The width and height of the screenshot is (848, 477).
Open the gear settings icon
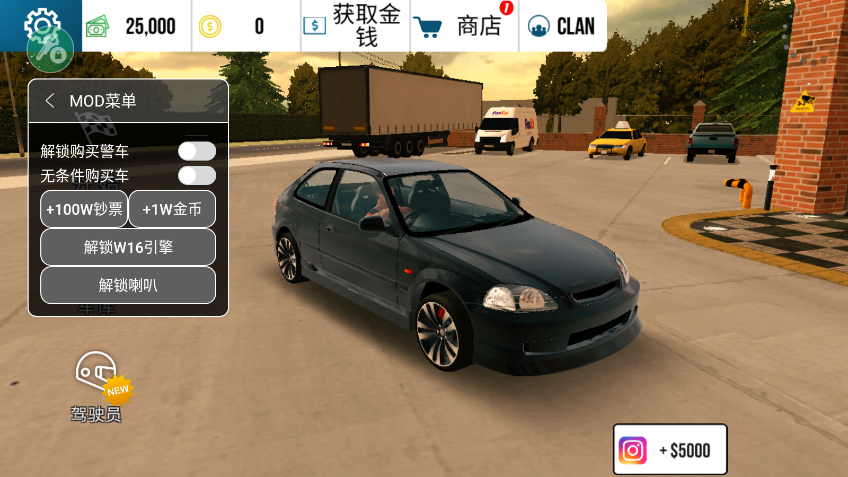(41, 22)
